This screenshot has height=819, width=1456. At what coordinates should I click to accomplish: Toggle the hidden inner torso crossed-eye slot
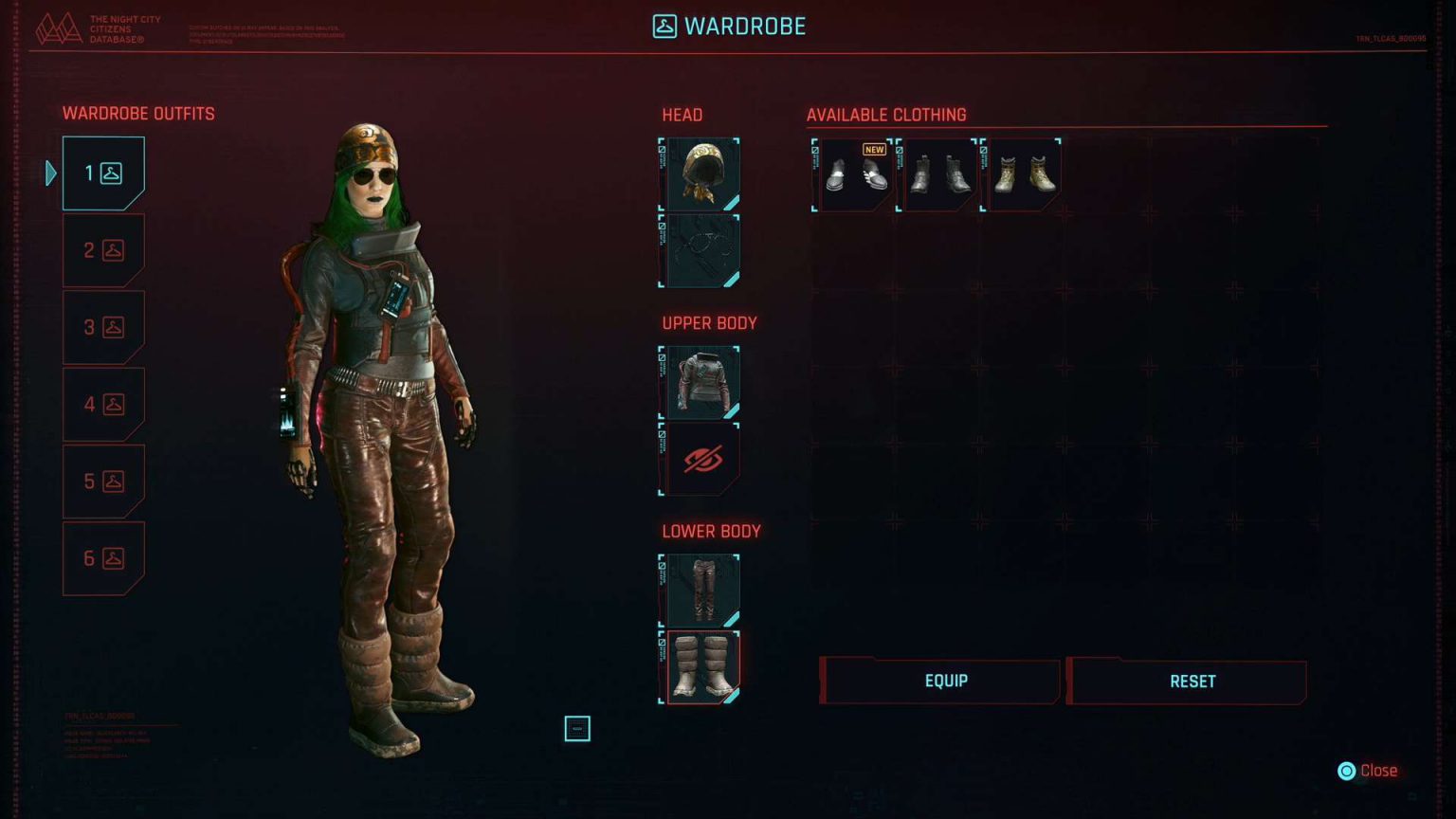tap(702, 460)
